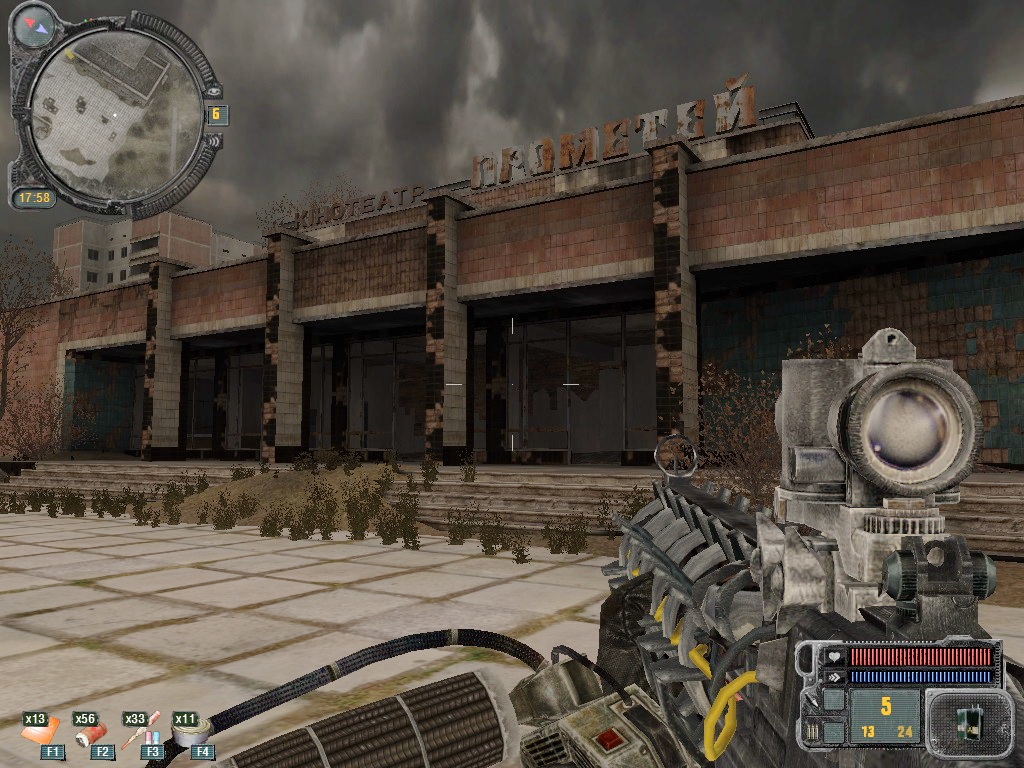
Task: Click the three-rounds fire mode icon
Action: pyautogui.click(x=813, y=731)
